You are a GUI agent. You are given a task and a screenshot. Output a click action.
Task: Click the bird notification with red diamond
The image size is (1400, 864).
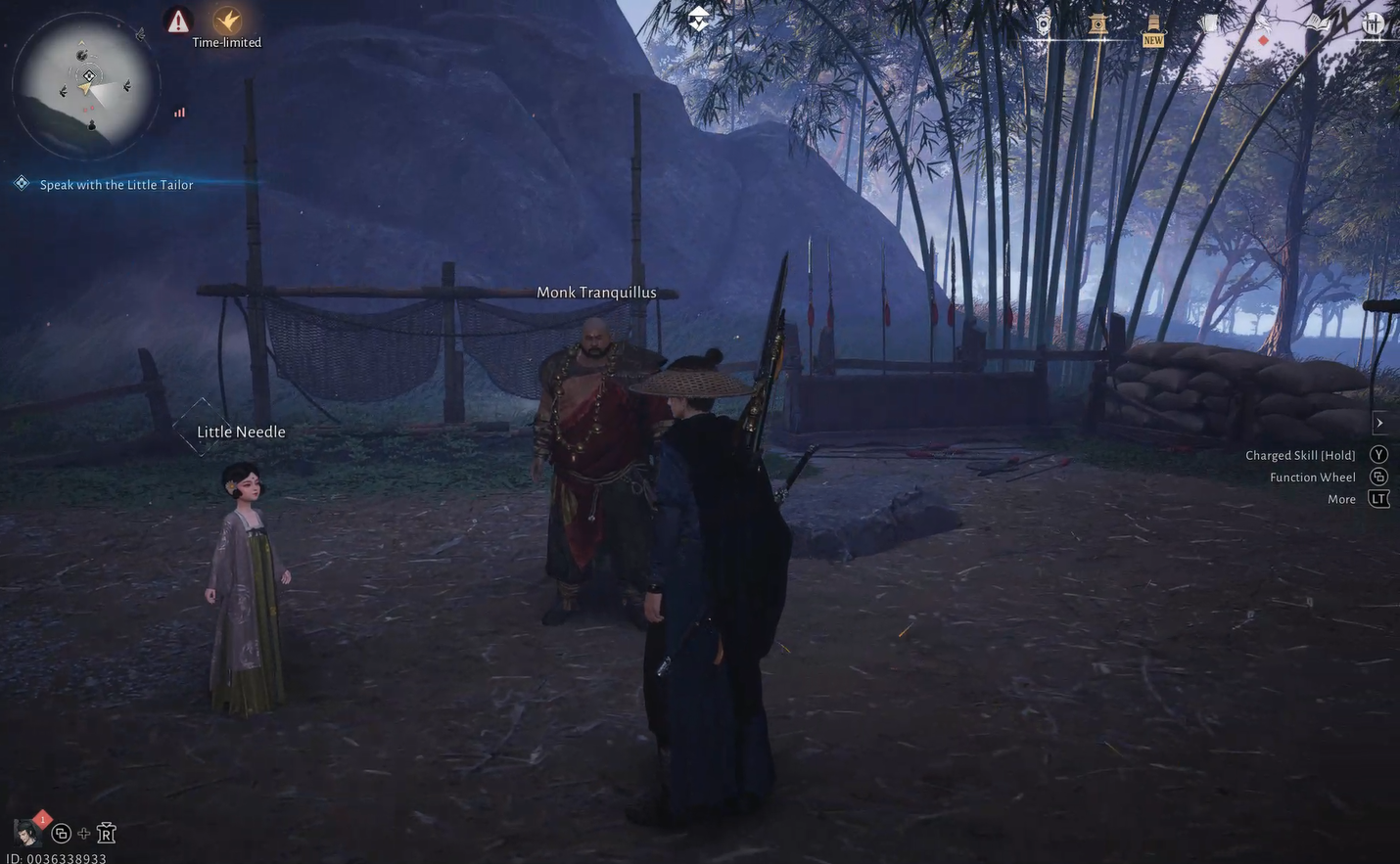coord(1263,24)
